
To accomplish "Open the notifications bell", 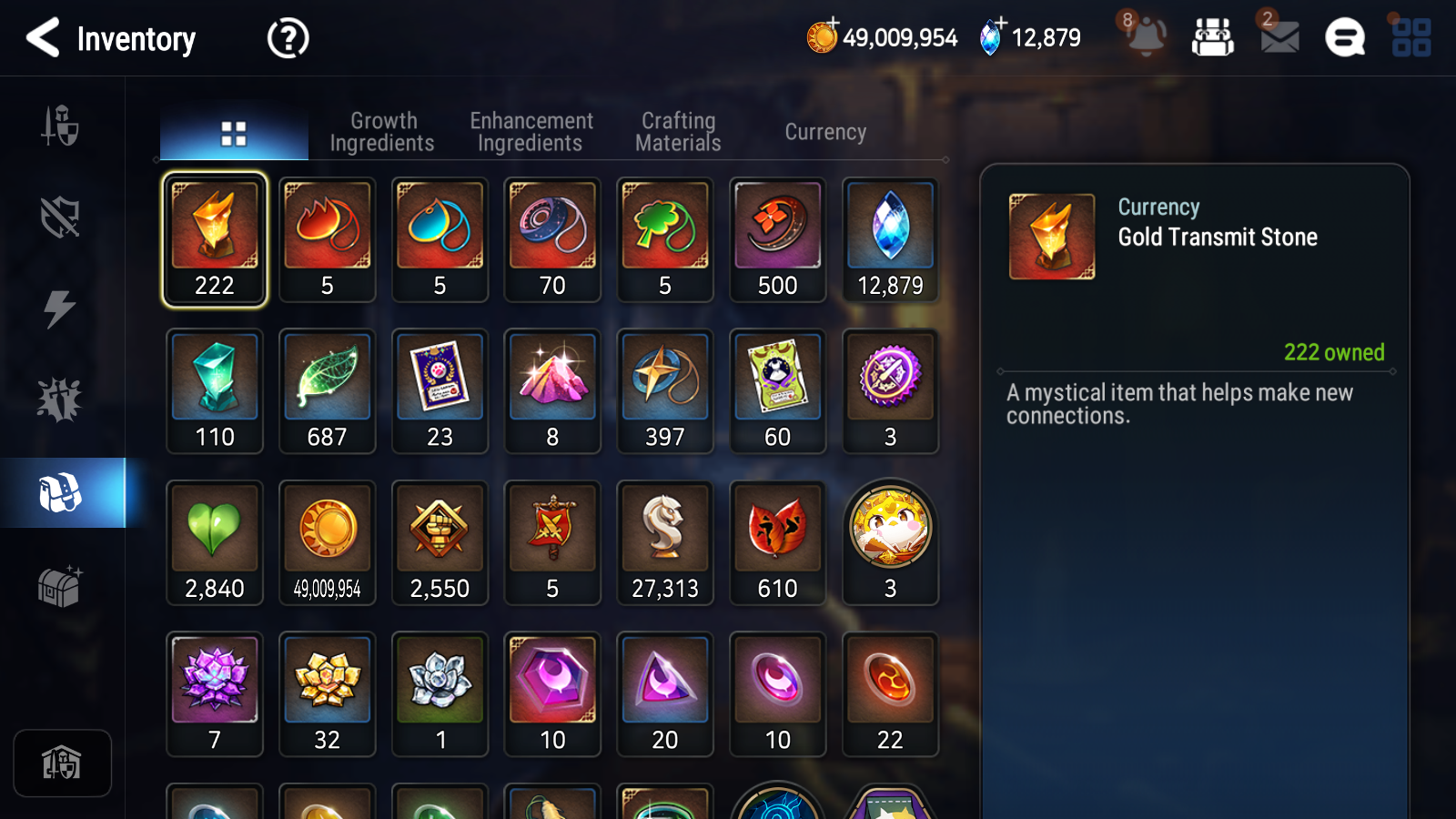I will 1147,38.
